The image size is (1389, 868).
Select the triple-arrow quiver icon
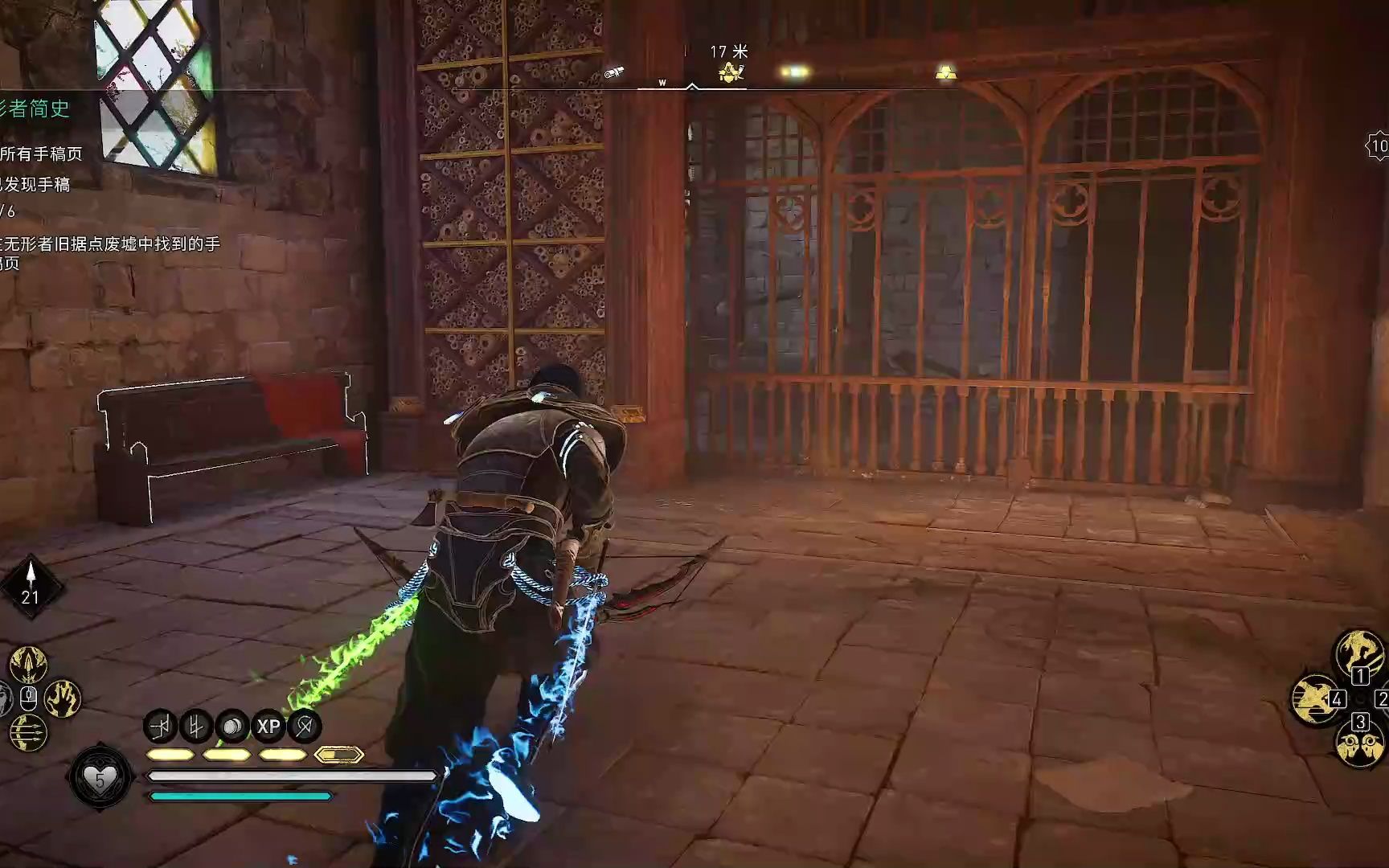[28, 733]
